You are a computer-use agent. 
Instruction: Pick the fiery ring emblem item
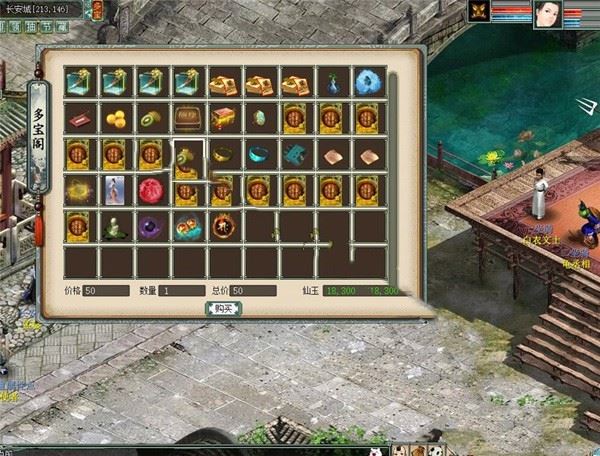pyautogui.click(x=222, y=227)
